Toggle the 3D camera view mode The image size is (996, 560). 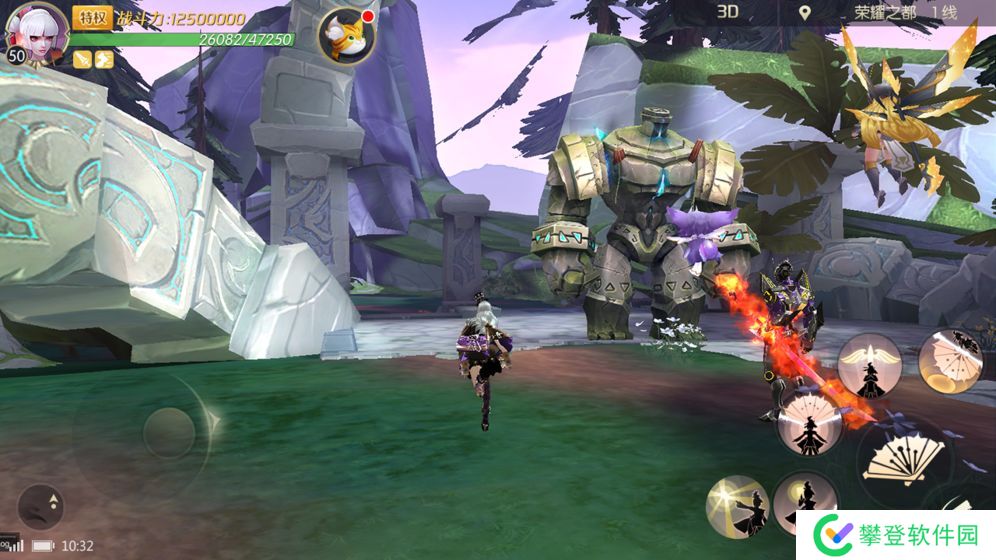727,12
